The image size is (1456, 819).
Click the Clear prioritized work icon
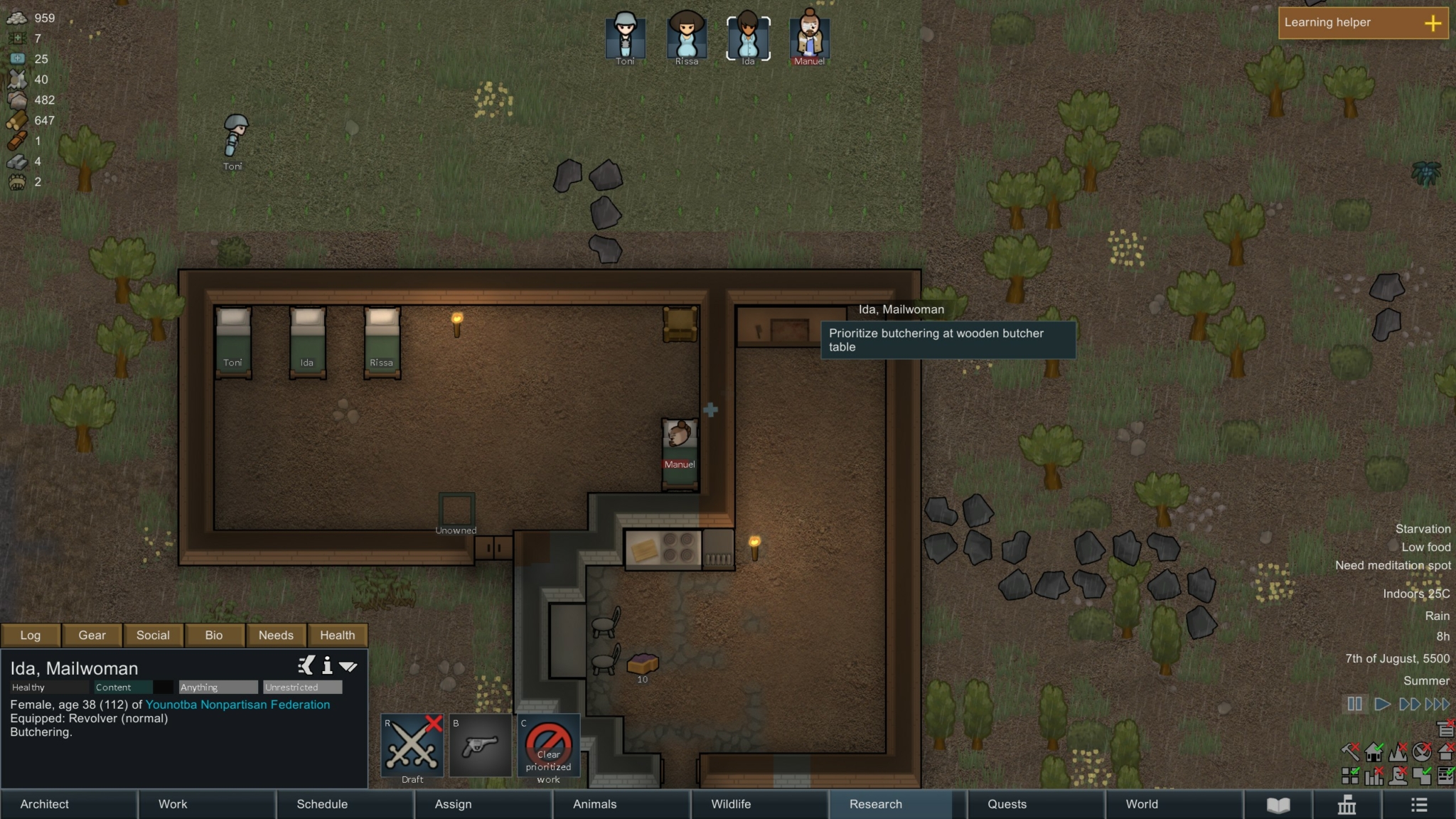[548, 746]
